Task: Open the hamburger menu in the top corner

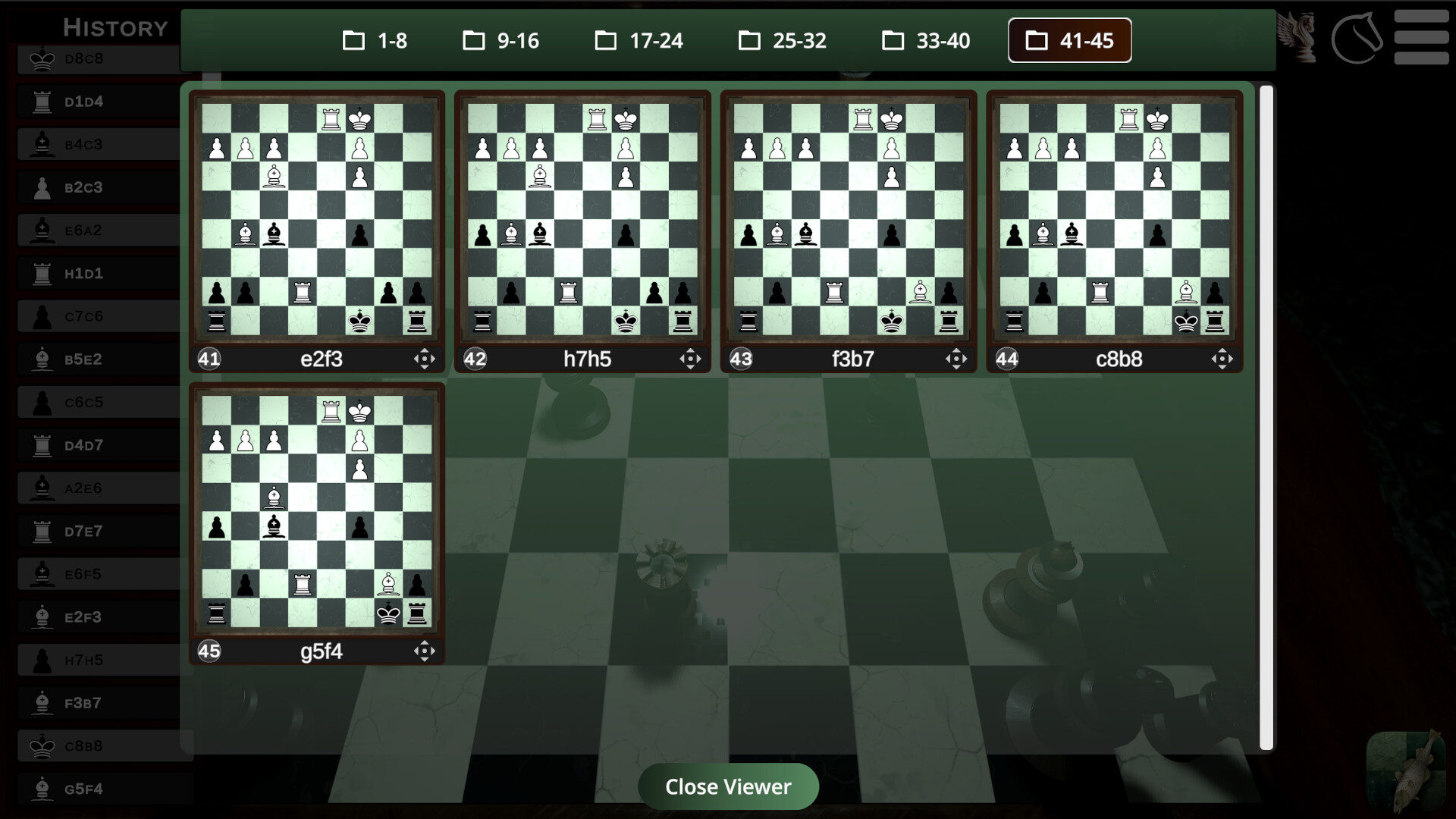Action: pos(1423,38)
